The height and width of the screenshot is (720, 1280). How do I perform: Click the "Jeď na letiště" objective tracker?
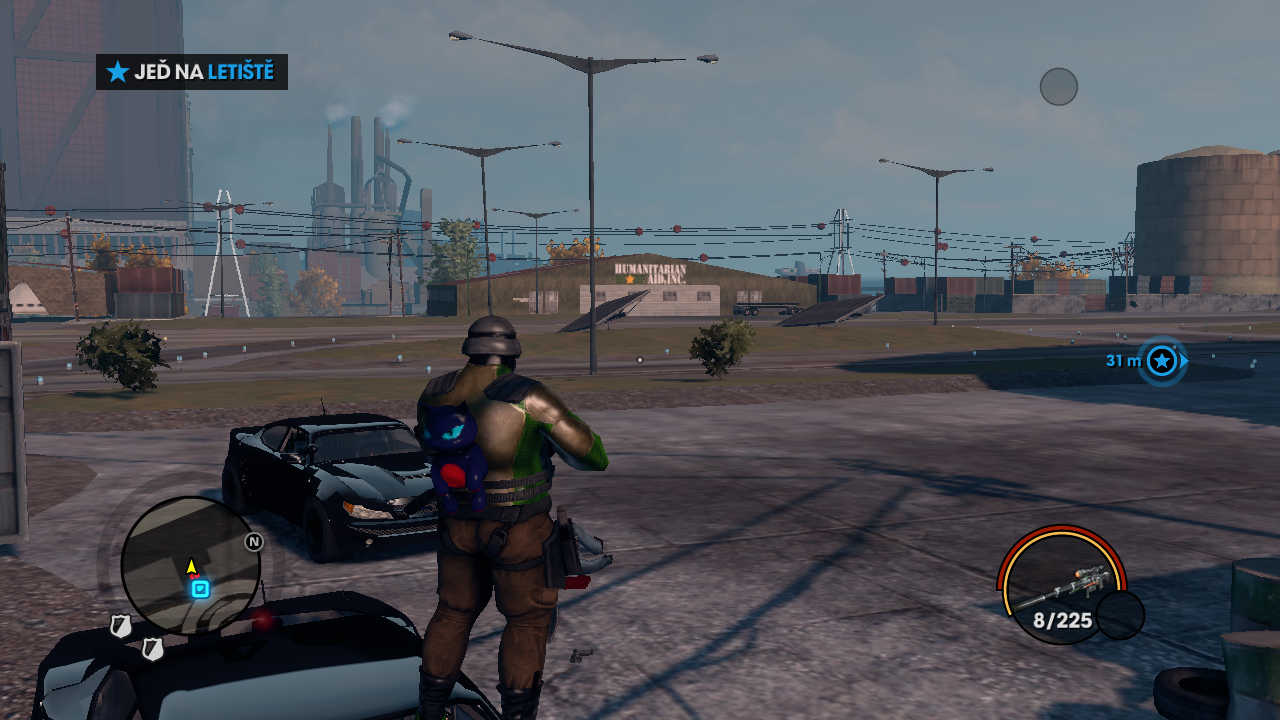point(192,72)
